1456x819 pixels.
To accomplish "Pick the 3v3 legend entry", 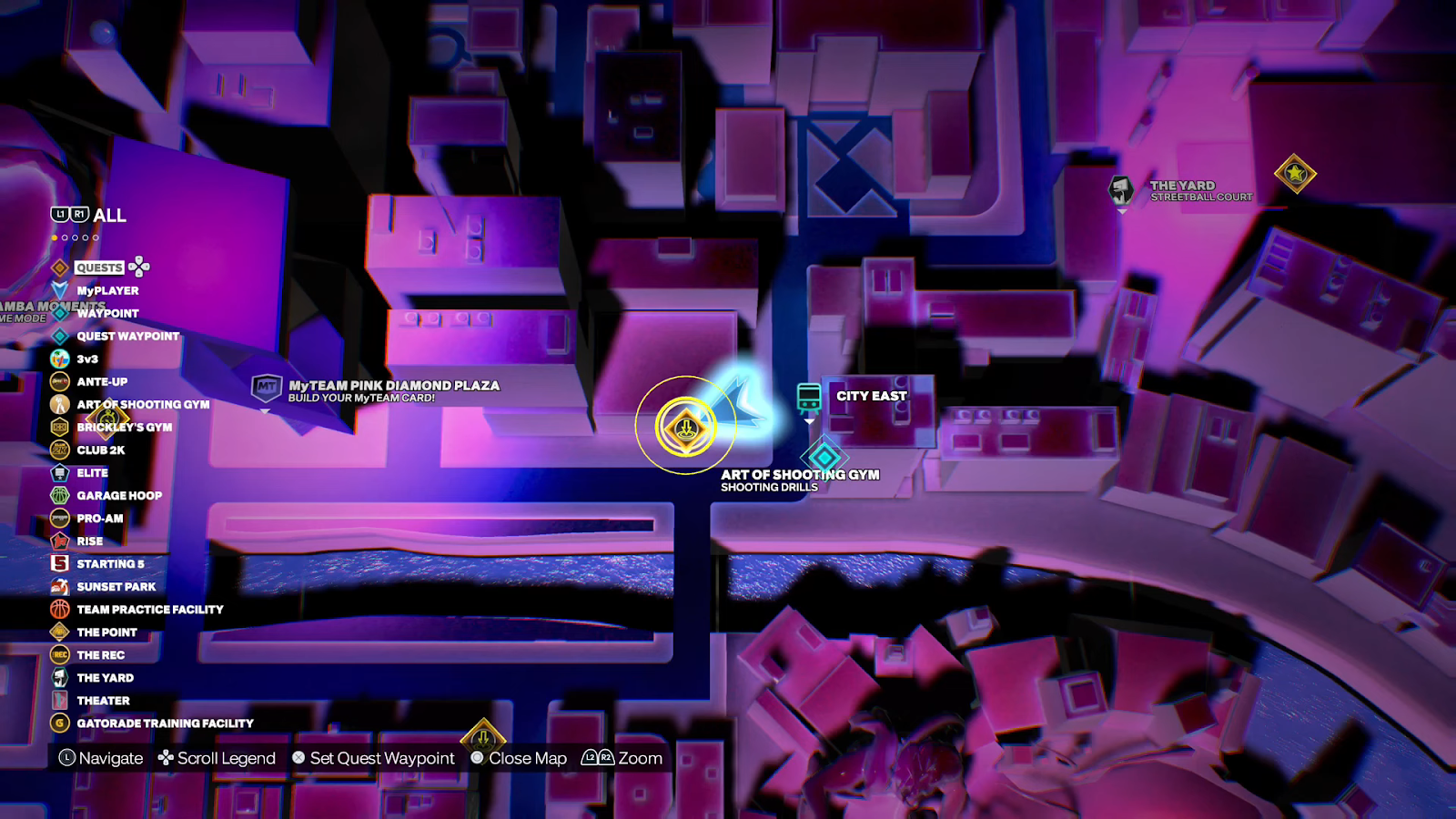I will [87, 359].
